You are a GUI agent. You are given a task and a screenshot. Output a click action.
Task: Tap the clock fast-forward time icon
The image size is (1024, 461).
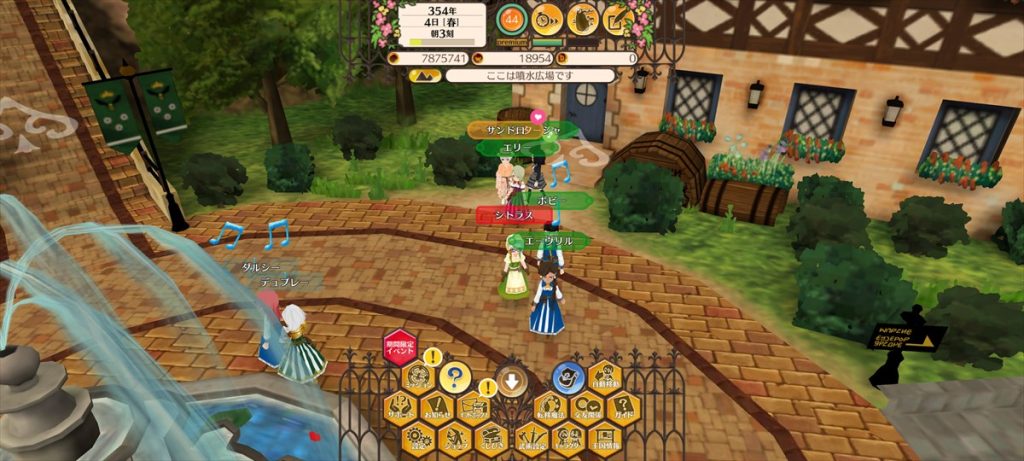(546, 17)
